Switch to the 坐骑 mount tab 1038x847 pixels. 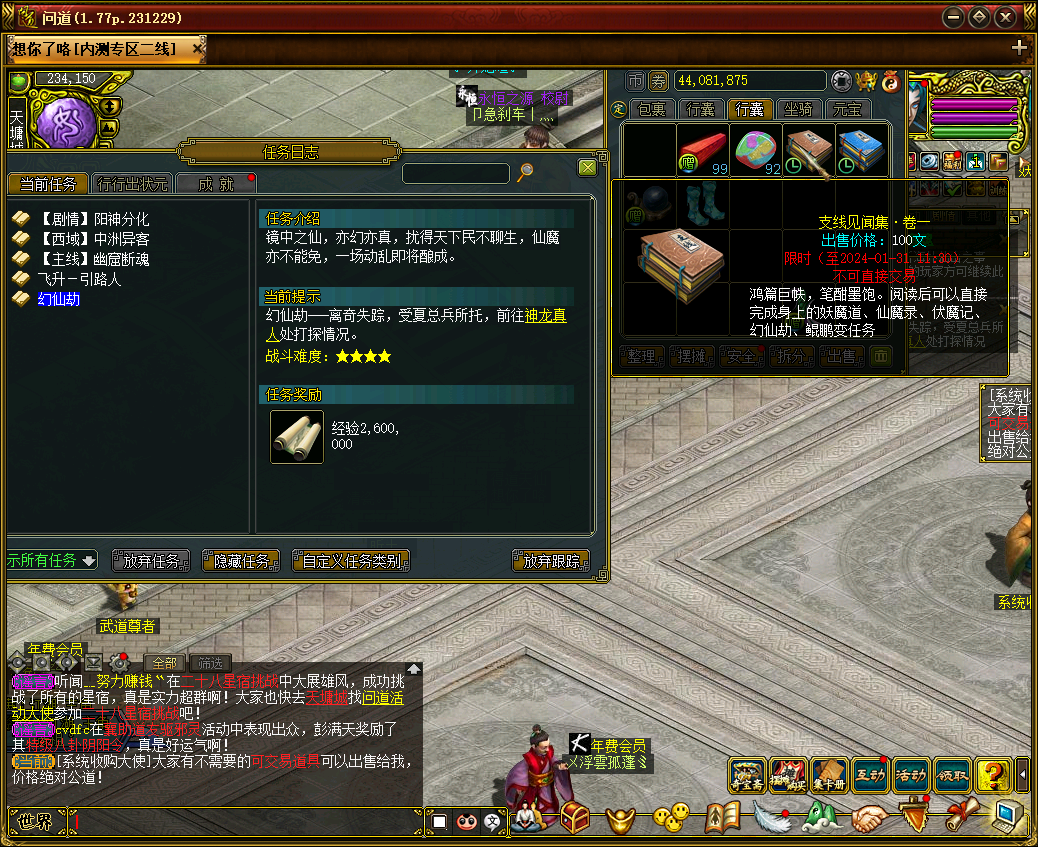tap(799, 109)
